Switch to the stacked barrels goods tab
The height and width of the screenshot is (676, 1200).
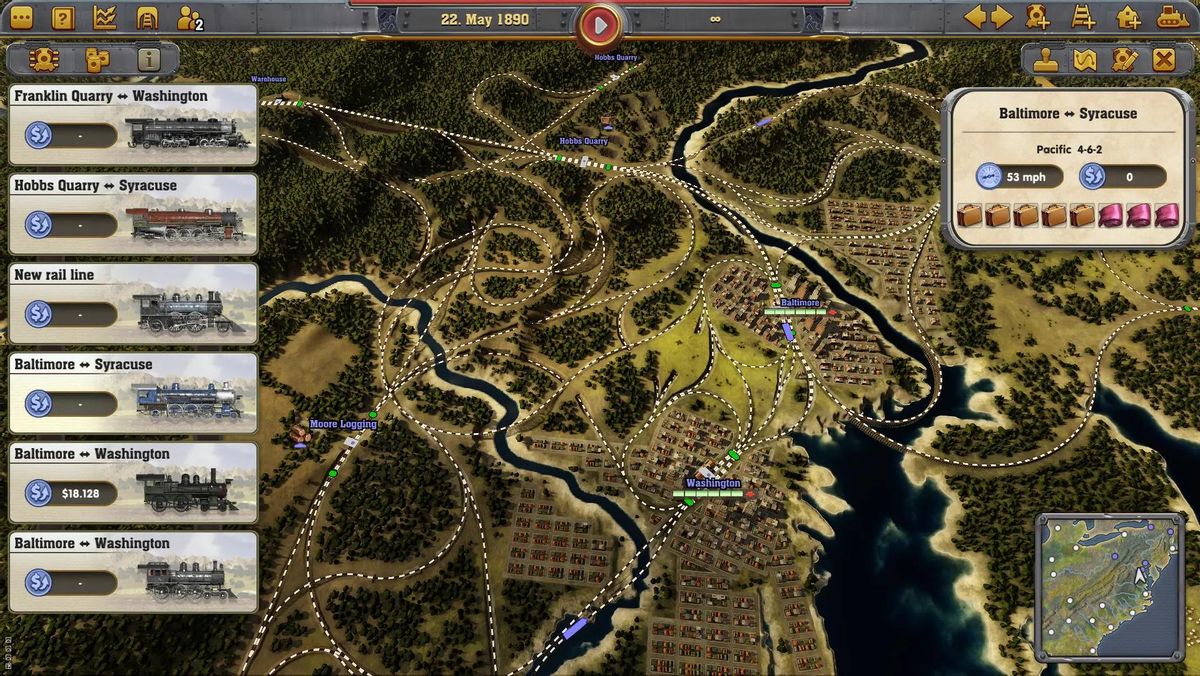96,59
